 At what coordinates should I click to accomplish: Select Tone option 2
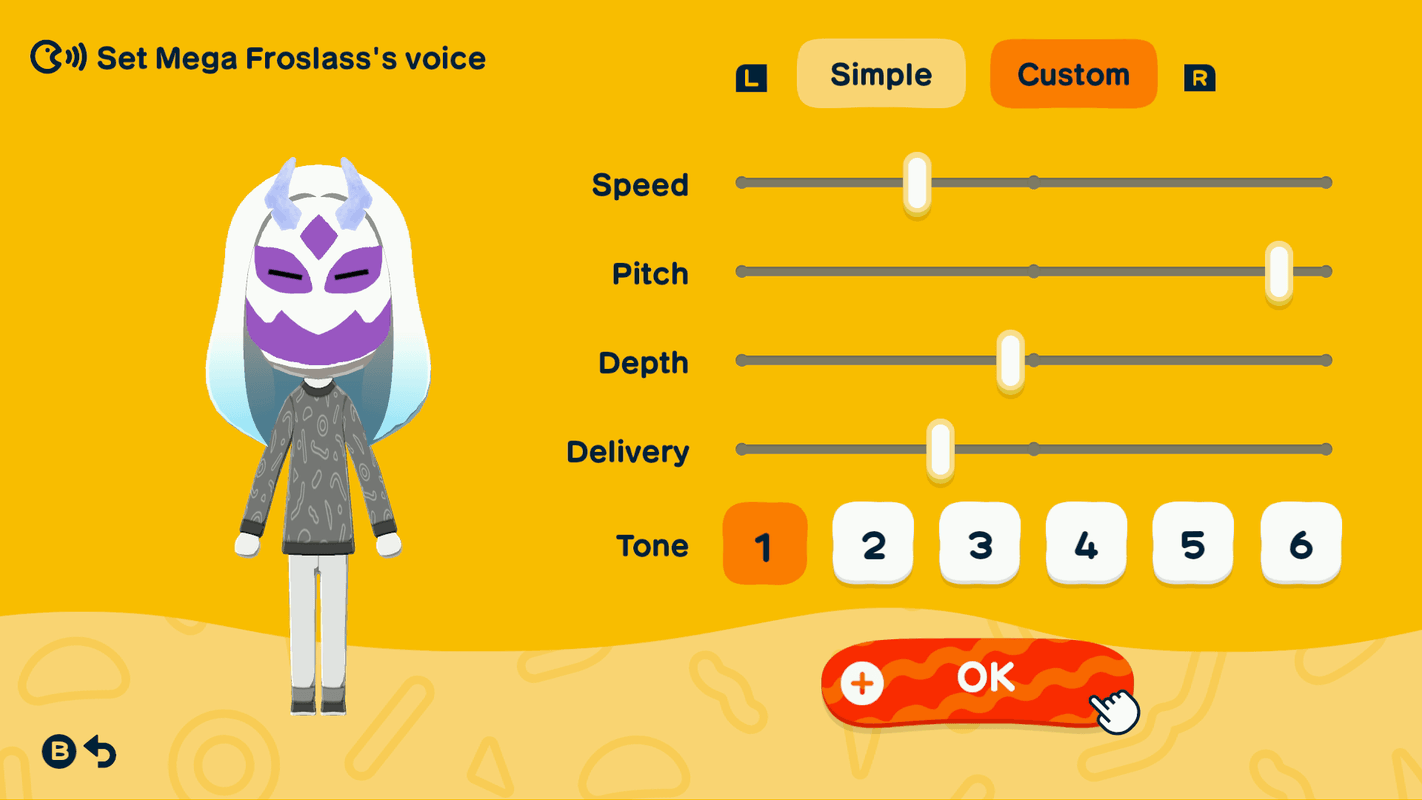pos(872,544)
